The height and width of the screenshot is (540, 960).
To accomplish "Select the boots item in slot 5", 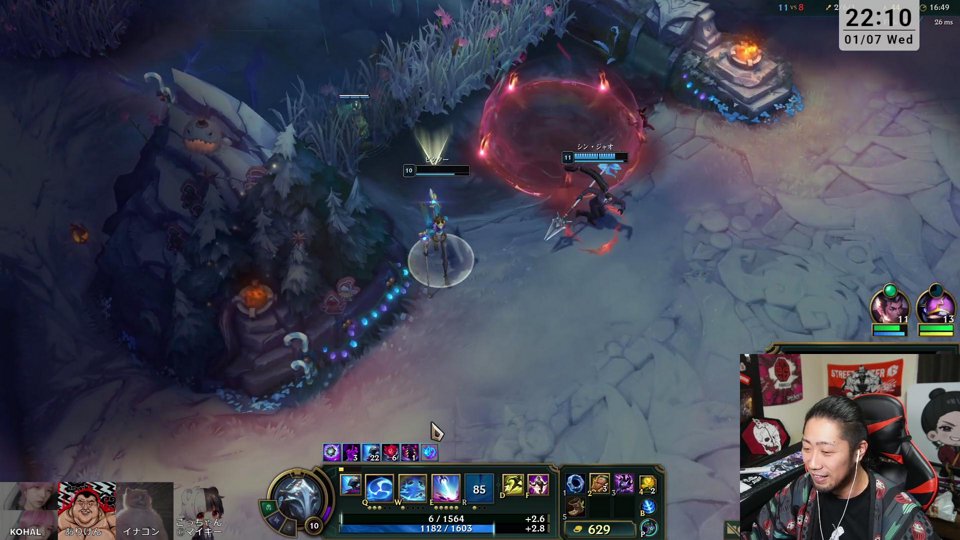I will coord(576,507).
